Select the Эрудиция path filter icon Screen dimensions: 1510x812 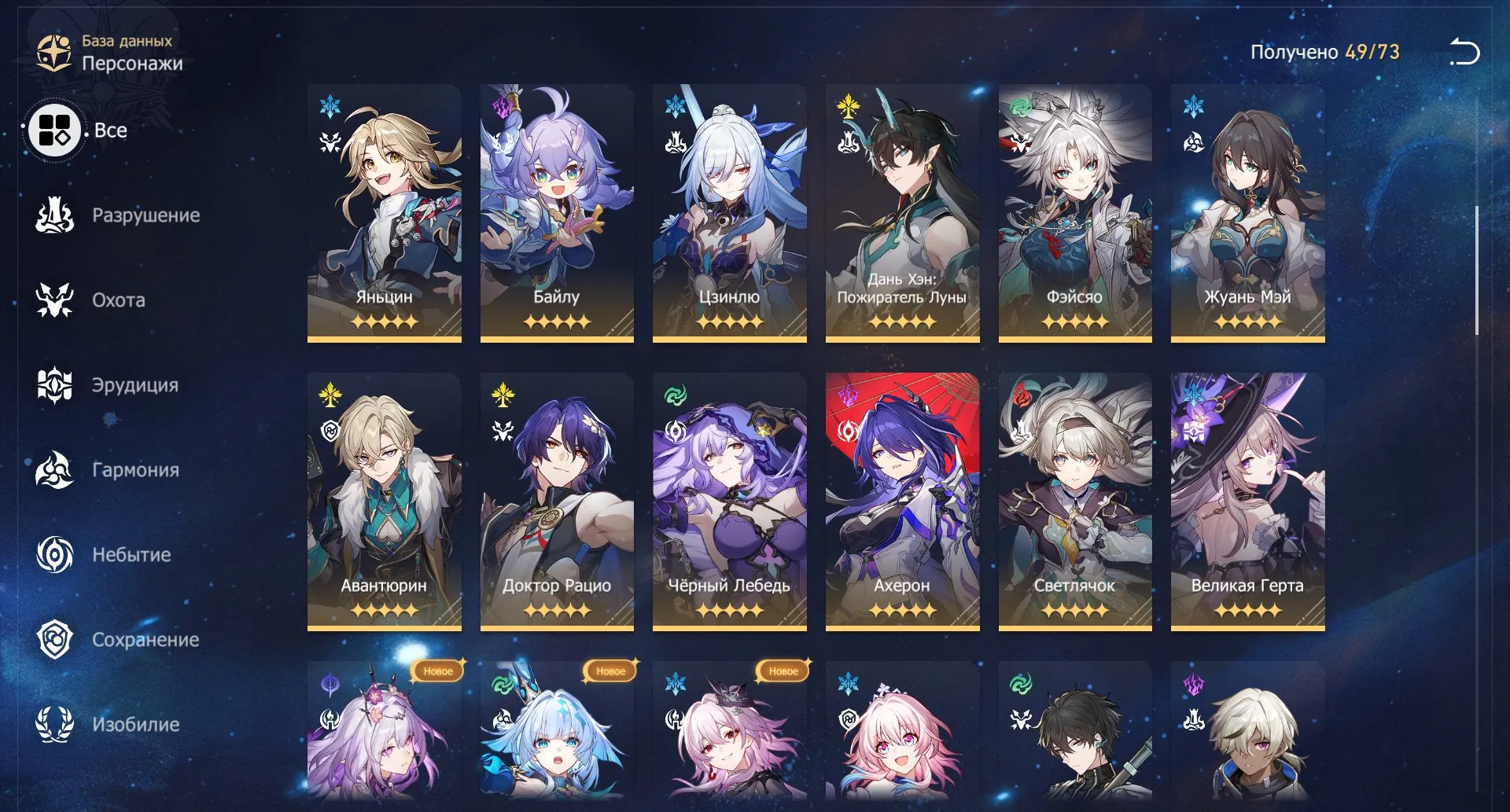52,385
